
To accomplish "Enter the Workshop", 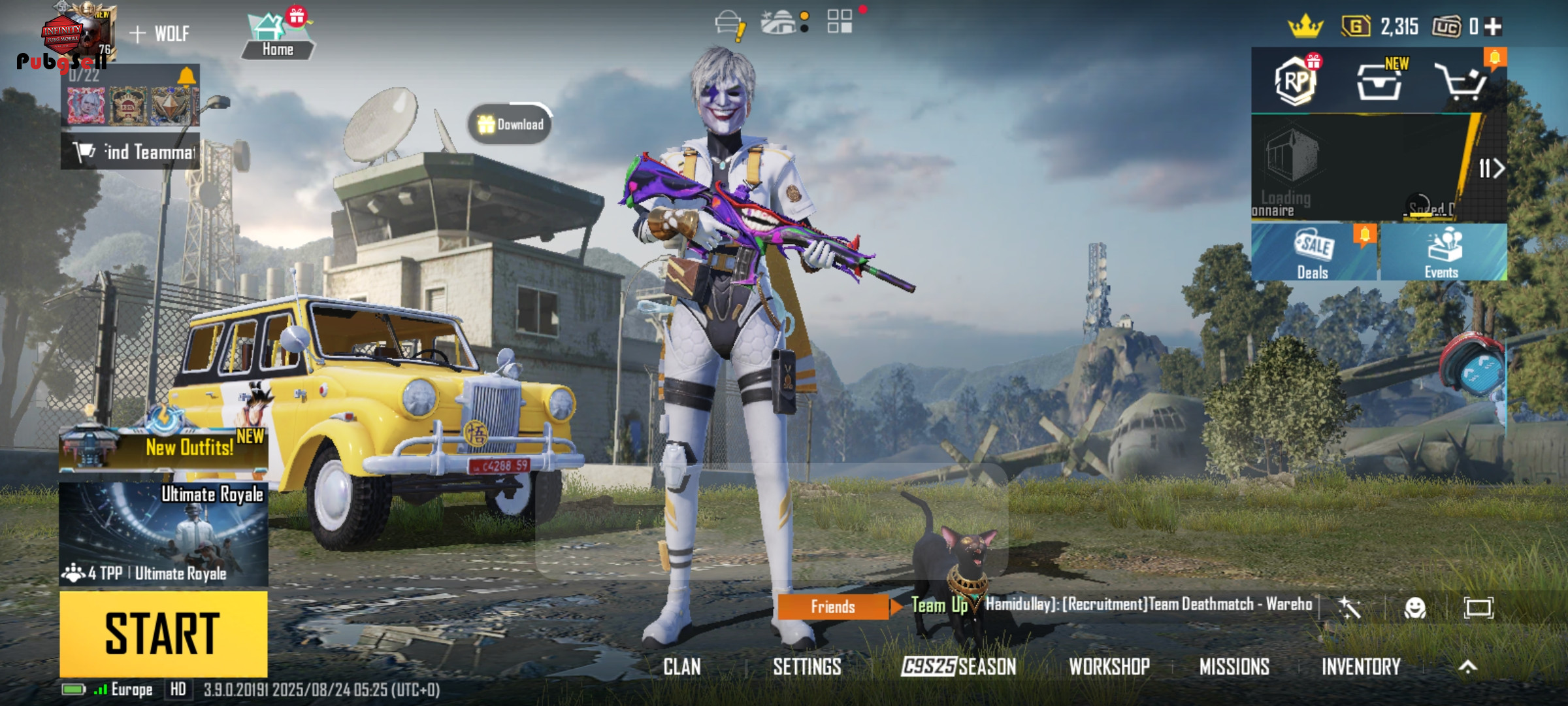I will (1109, 667).
